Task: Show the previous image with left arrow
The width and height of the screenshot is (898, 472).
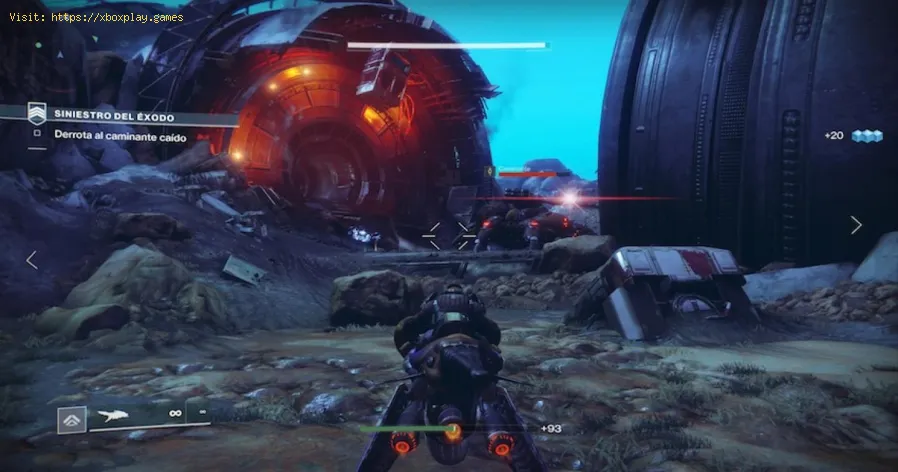Action: tap(32, 260)
